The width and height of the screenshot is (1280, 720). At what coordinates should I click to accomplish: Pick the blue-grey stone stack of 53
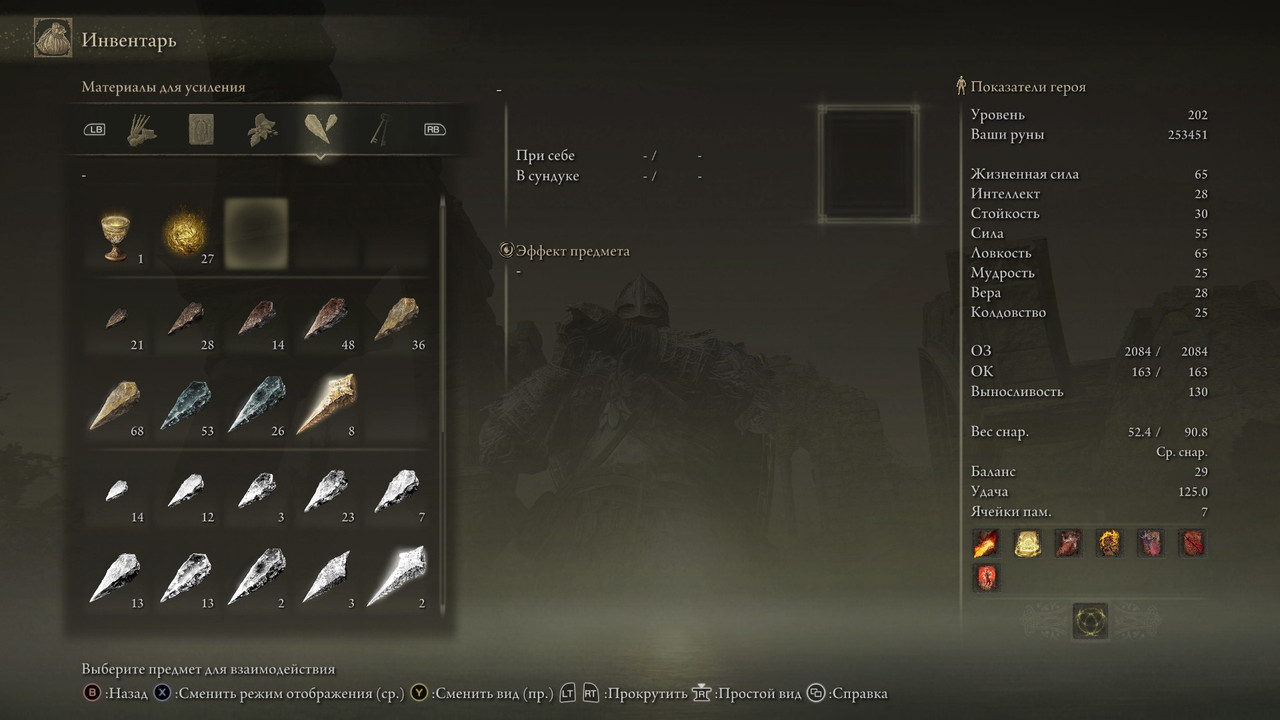[186, 405]
